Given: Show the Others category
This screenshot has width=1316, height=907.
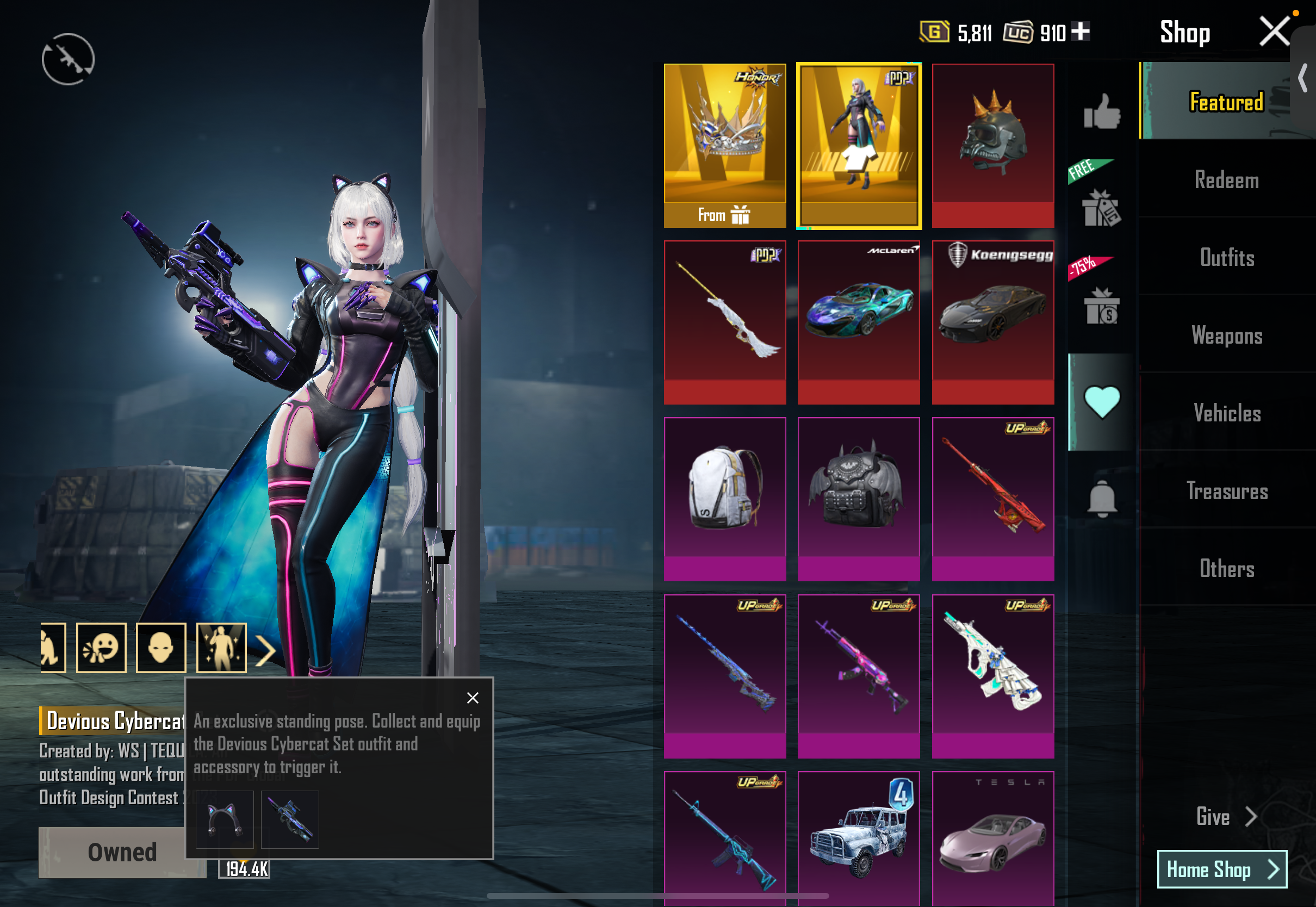Looking at the screenshot, I should pyautogui.click(x=1226, y=568).
